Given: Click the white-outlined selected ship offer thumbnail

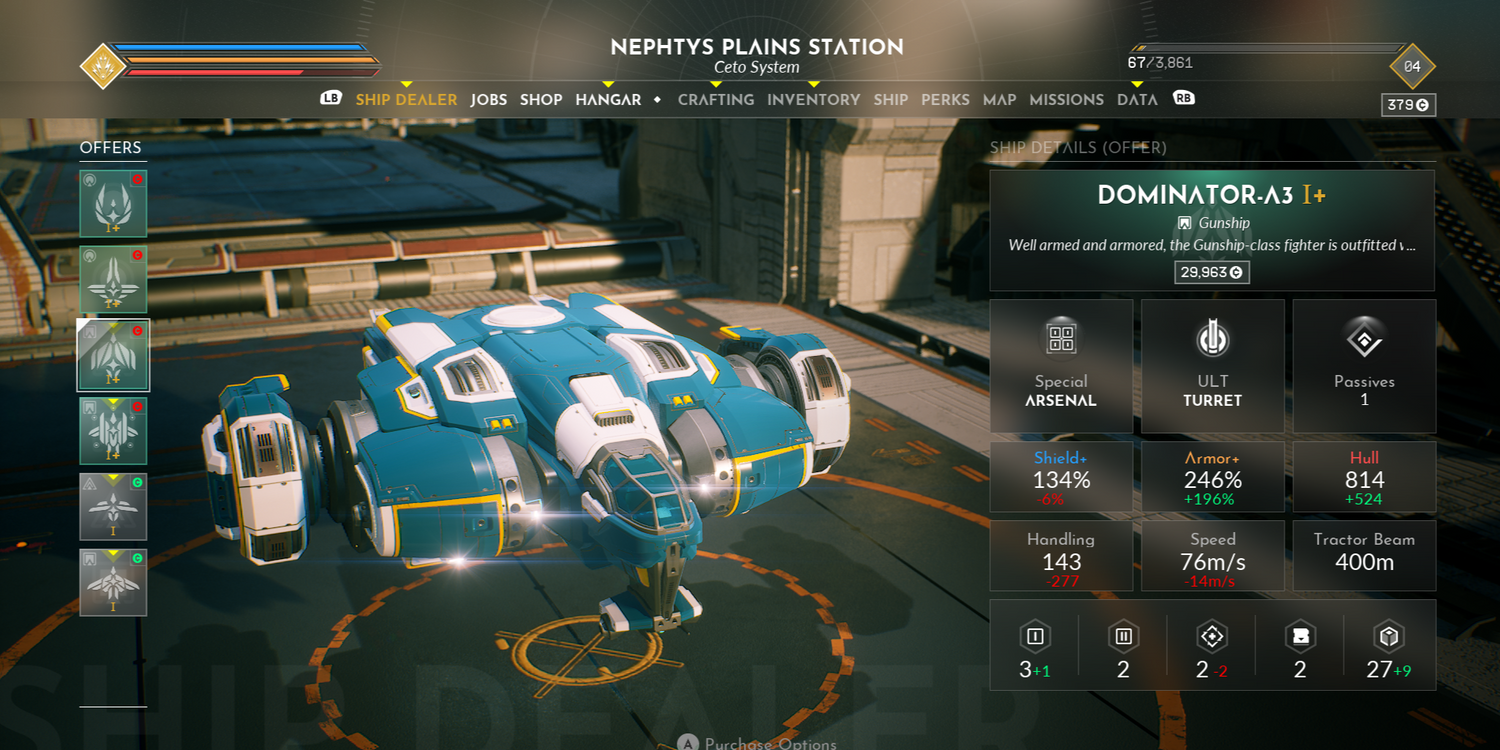Looking at the screenshot, I should point(113,355).
